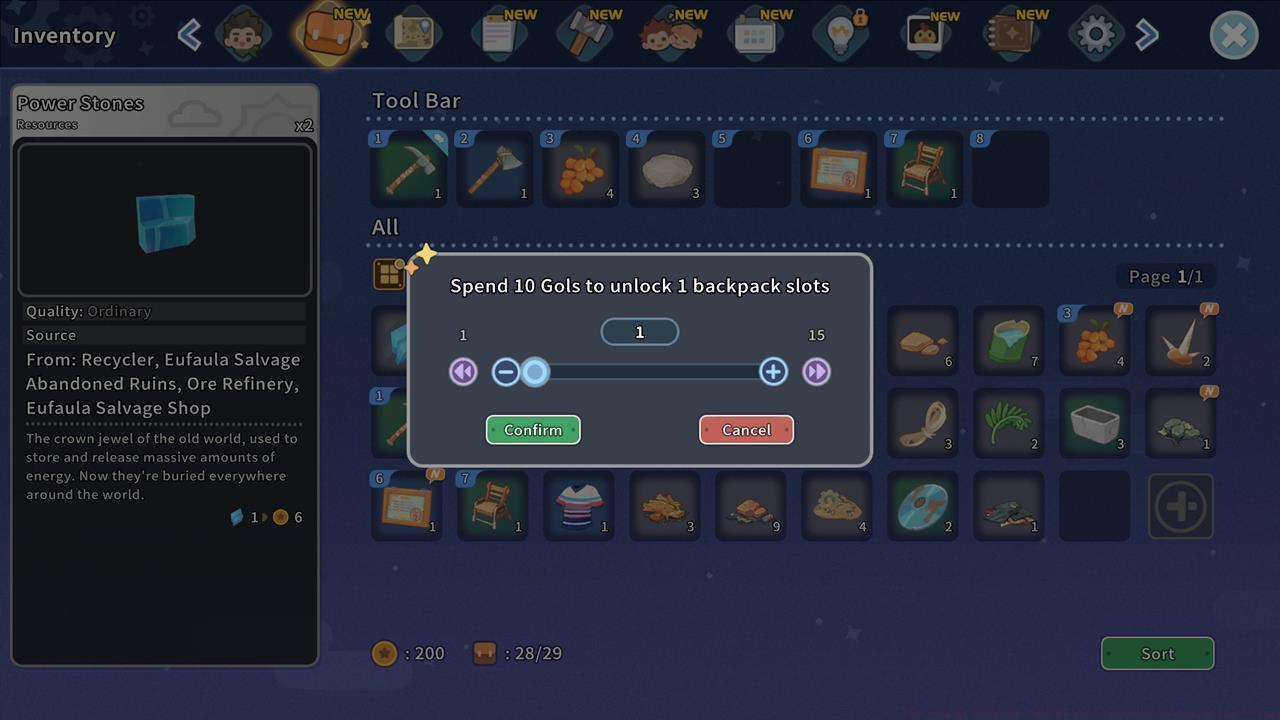Viewport: 1280px width, 720px height.
Task: Select the pickaxe in toolbar slot 1
Action: click(408, 168)
